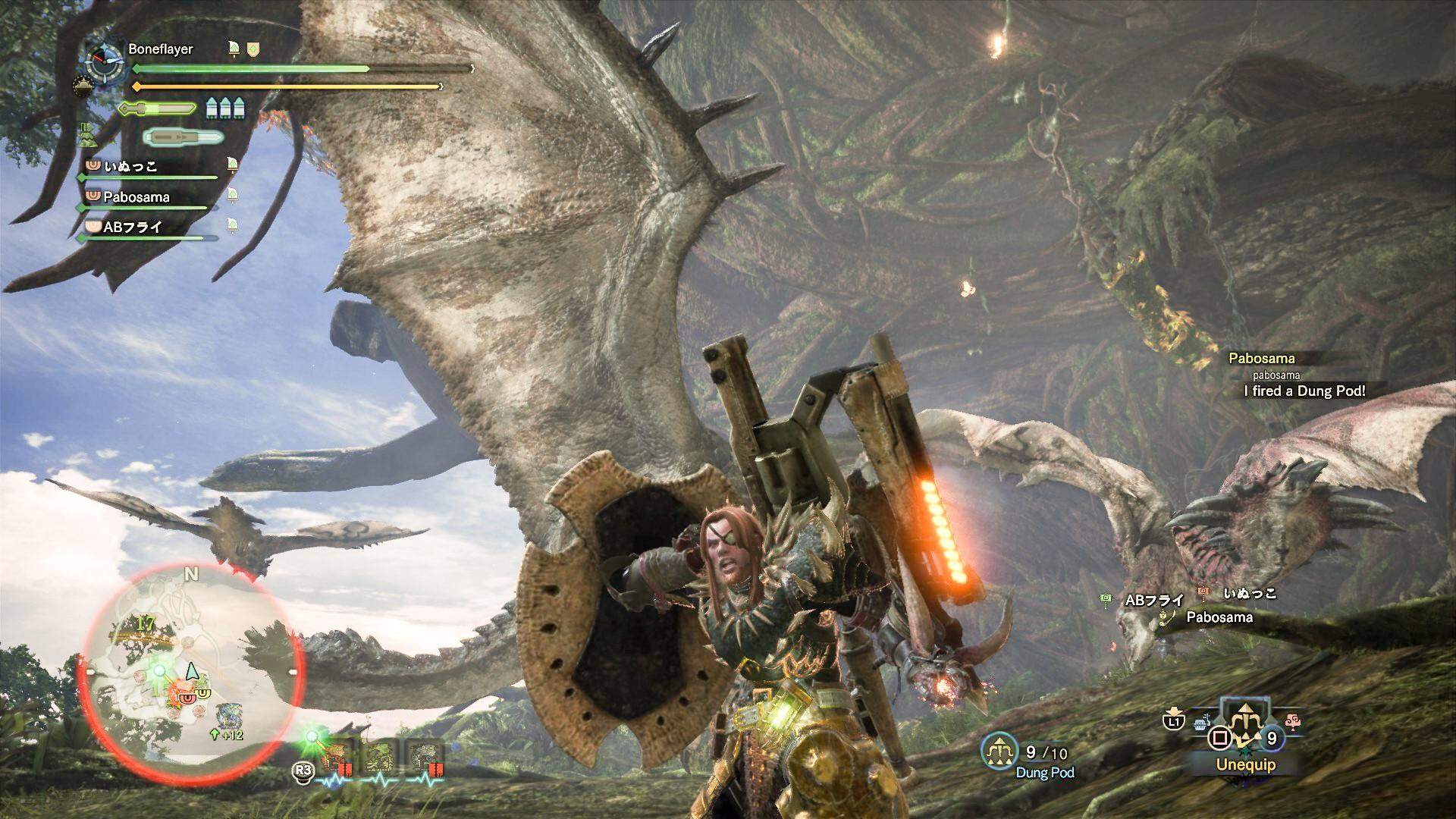Toggle the slinger capacity icon on the left HUD
The height and width of the screenshot is (819, 1456).
(89, 134)
